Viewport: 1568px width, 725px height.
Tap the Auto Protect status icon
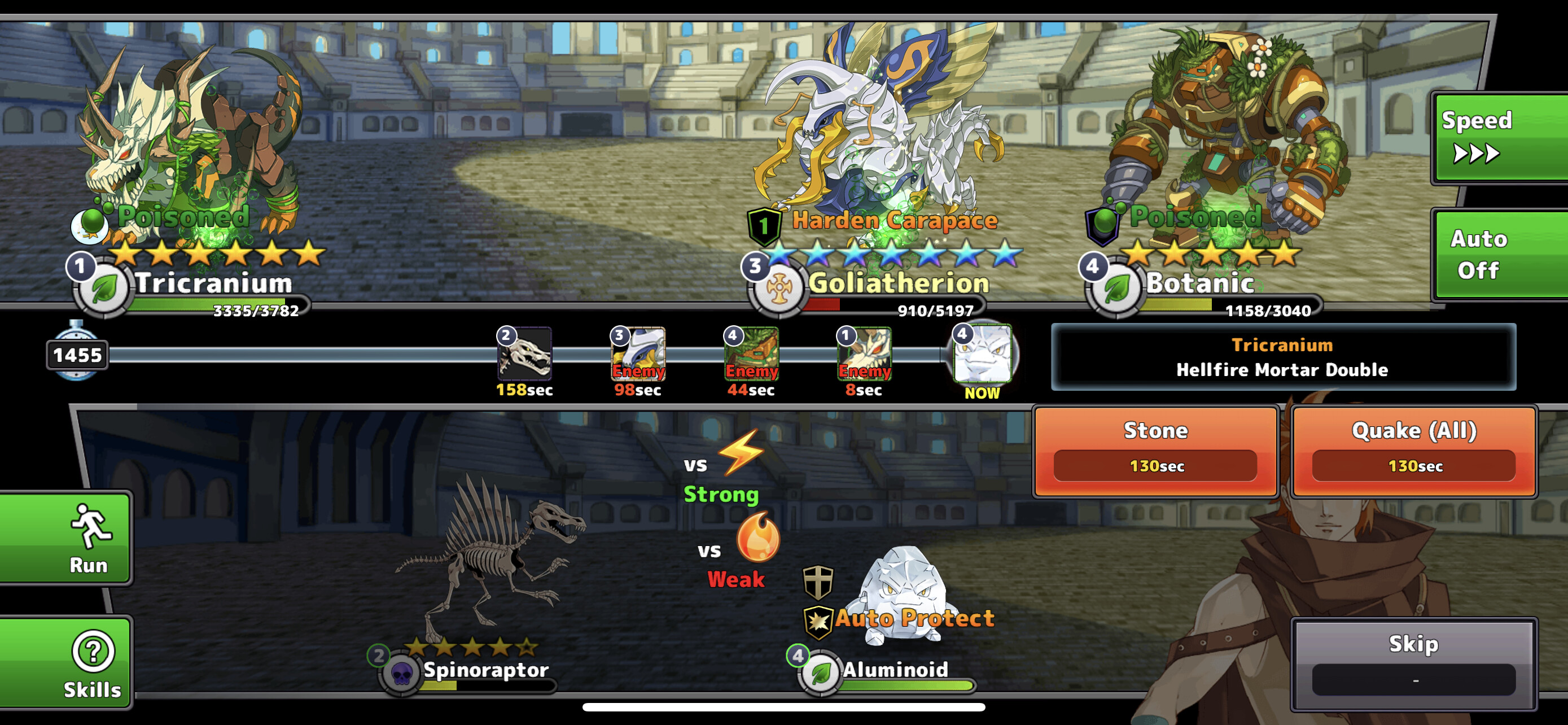point(818,622)
